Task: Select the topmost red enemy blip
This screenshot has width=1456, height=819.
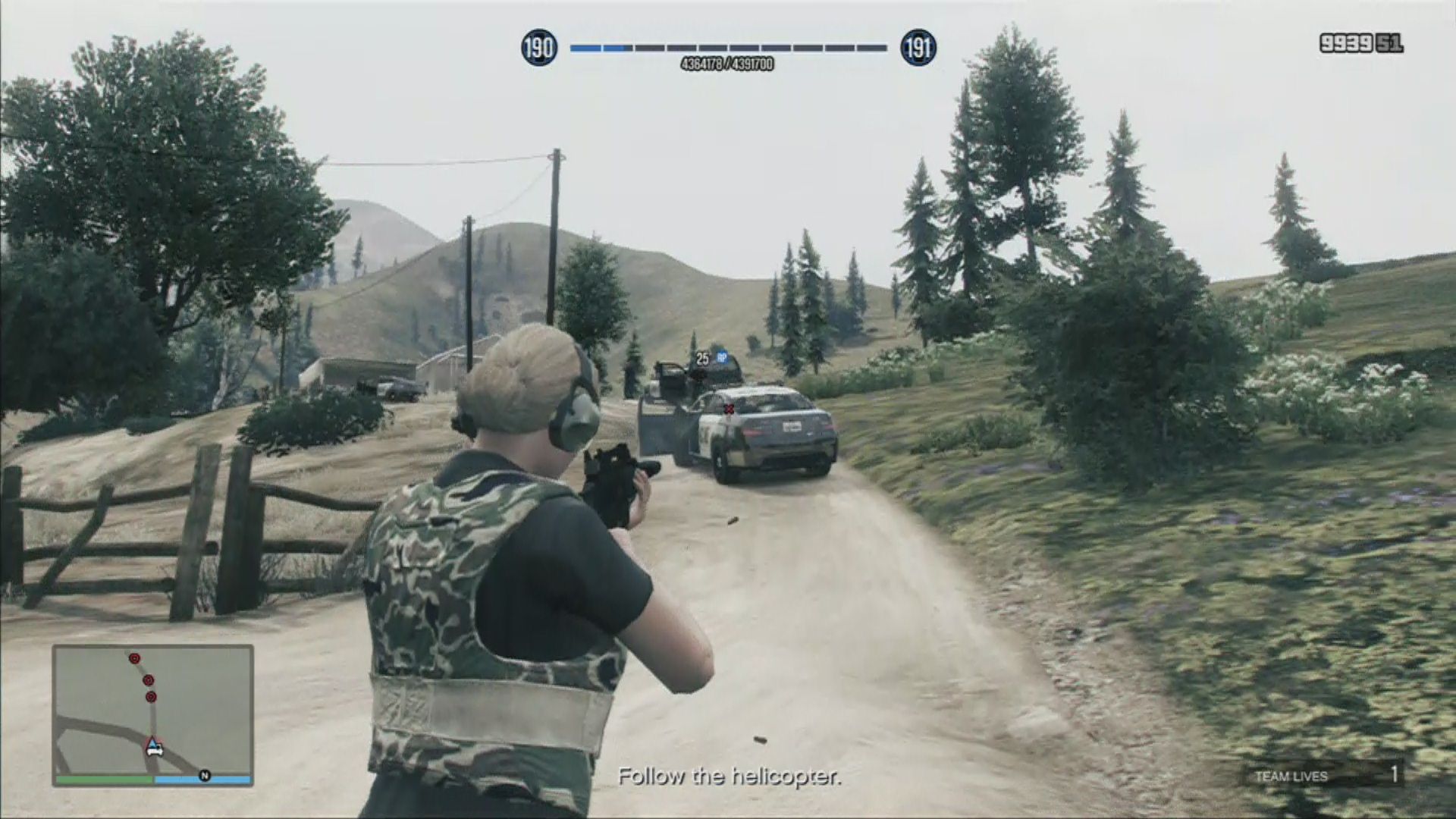Action: click(x=134, y=658)
